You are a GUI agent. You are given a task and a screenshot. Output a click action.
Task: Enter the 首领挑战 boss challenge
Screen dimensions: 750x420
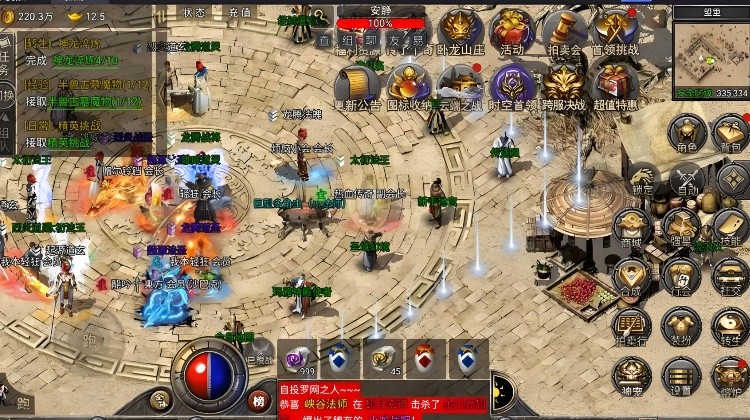click(616, 28)
